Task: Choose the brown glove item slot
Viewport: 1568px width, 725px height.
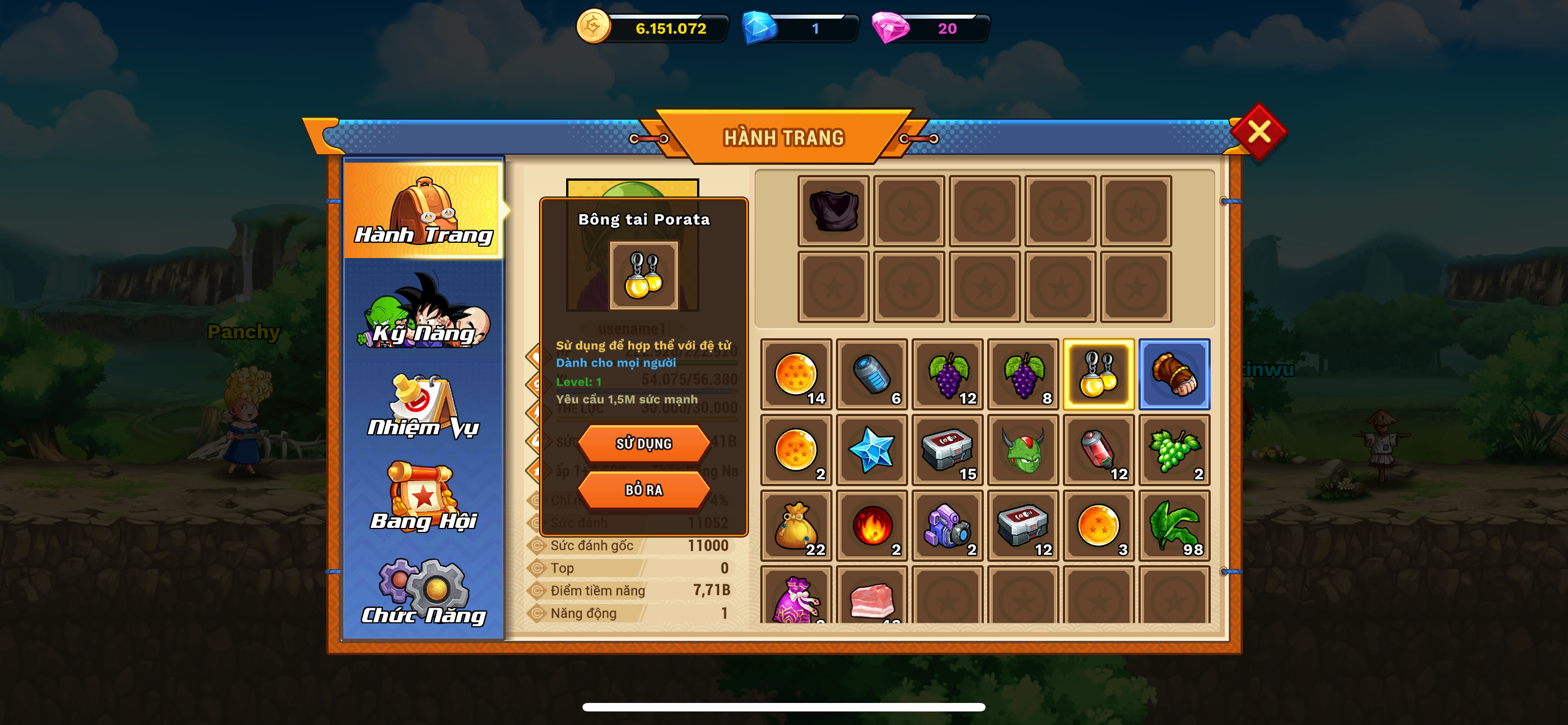Action: pos(1174,374)
